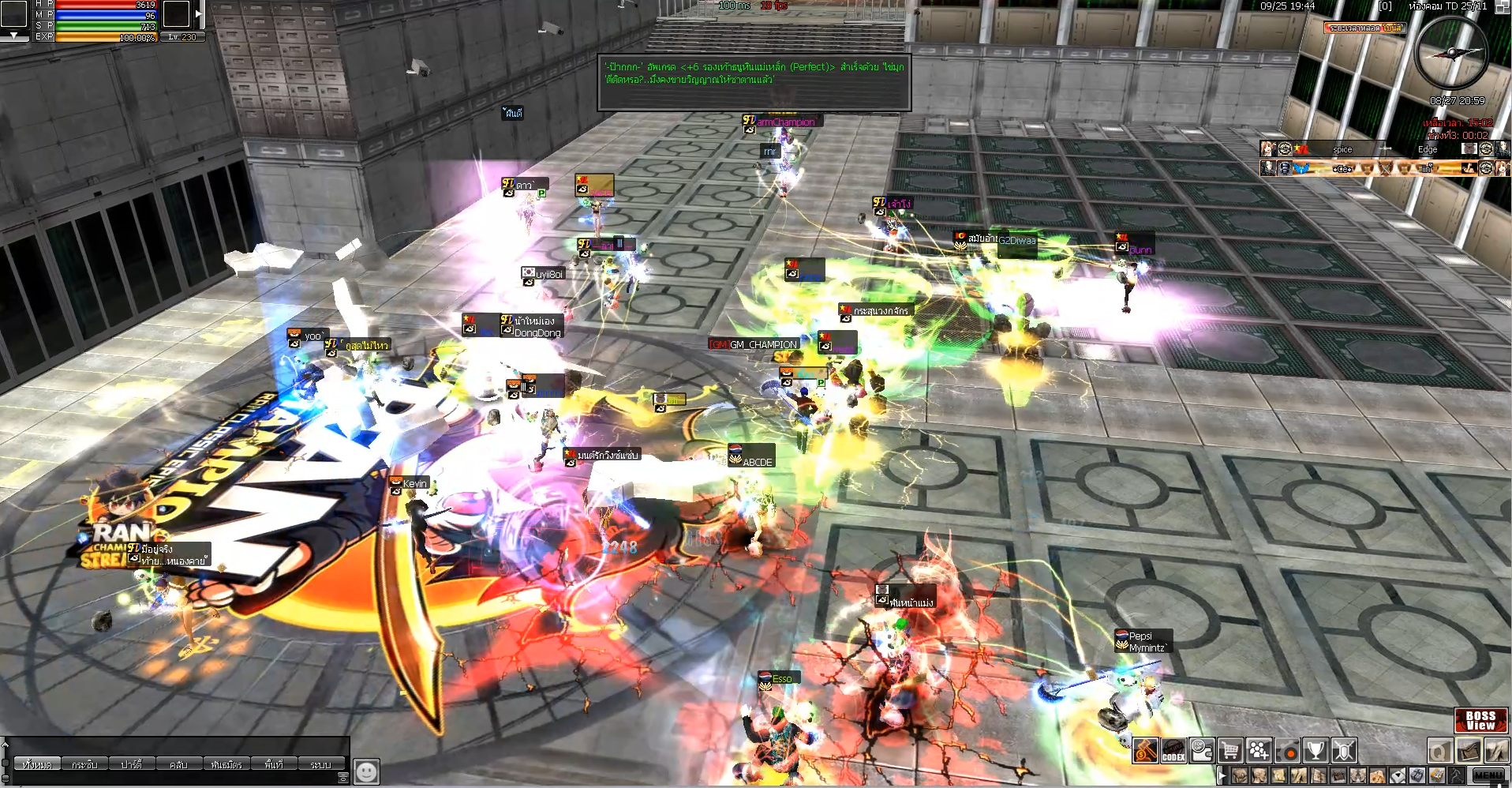1512x788 pixels.
Task: Click the gear record icon
Action: (1287, 750)
